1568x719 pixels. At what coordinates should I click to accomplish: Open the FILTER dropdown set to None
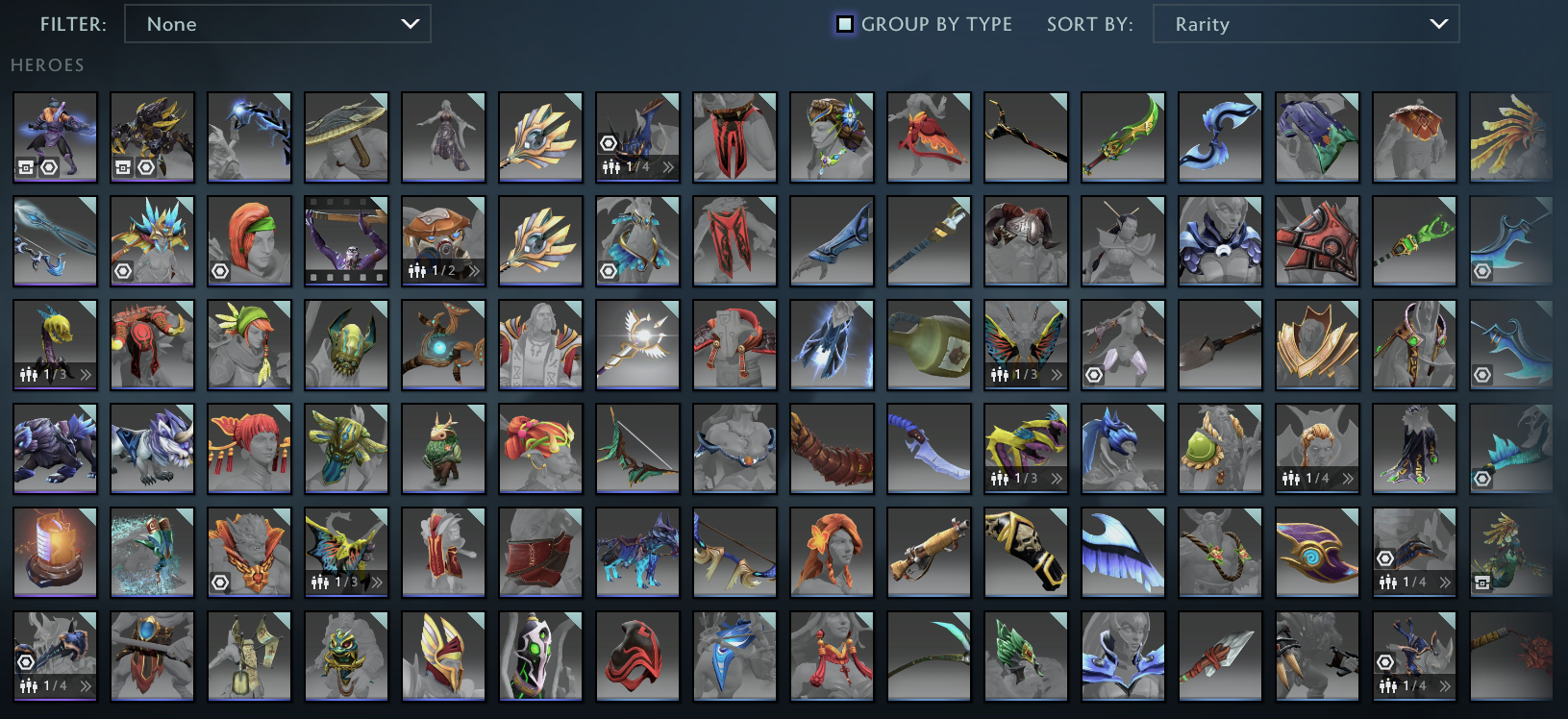[278, 24]
